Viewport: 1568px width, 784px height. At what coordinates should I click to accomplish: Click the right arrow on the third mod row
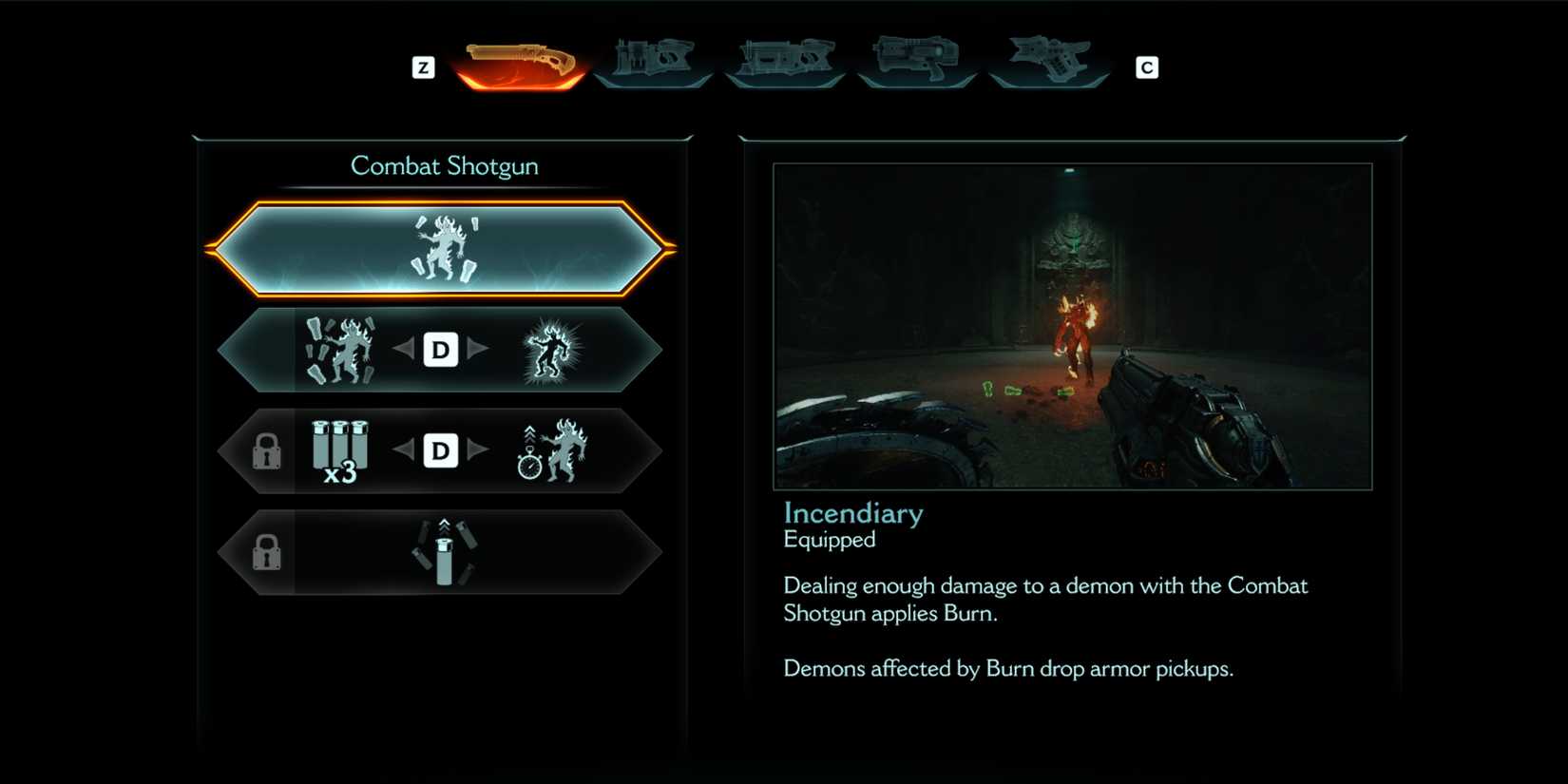(x=478, y=451)
